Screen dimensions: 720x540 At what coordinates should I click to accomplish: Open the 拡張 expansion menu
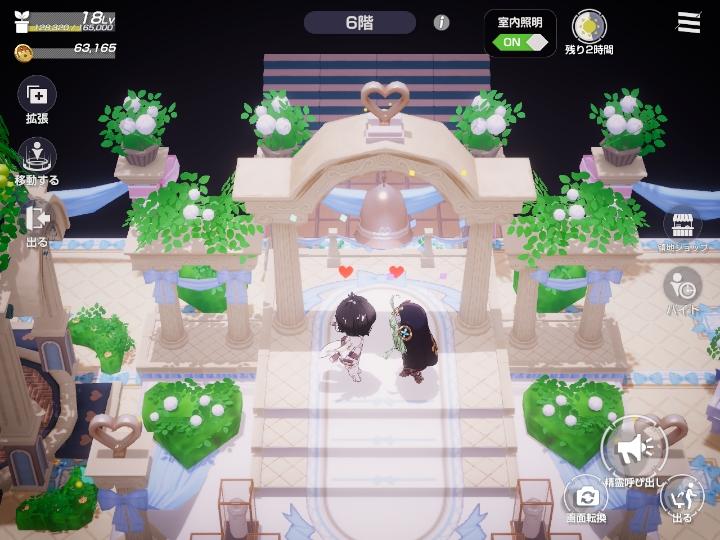pyautogui.click(x=37, y=96)
